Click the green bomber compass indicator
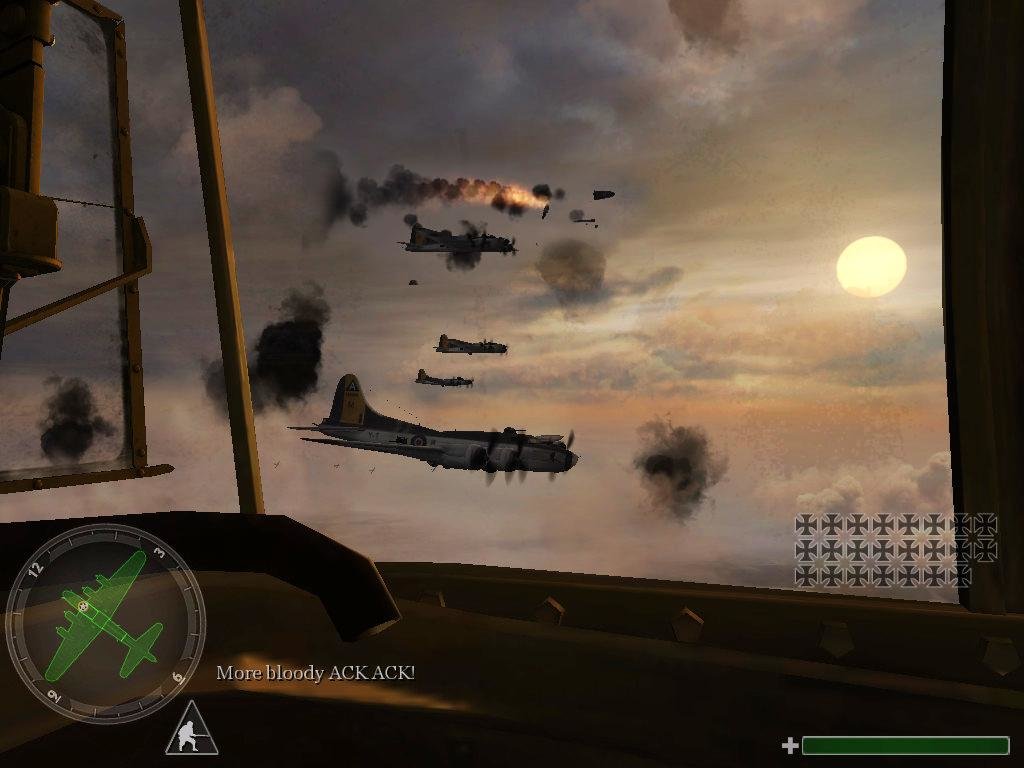1024x768 pixels. click(x=106, y=621)
